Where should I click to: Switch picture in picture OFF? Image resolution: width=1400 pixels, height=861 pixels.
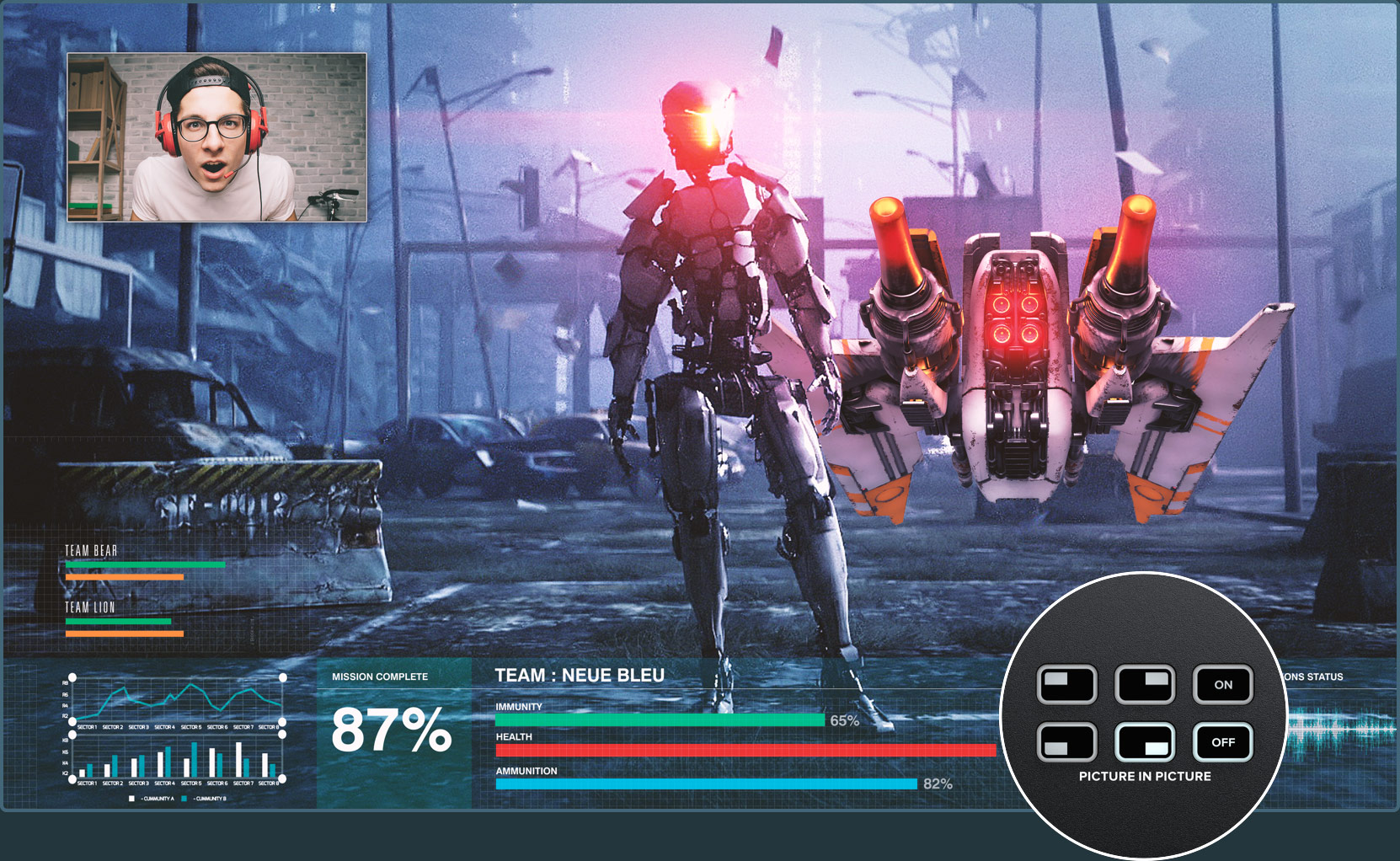pyautogui.click(x=1222, y=742)
